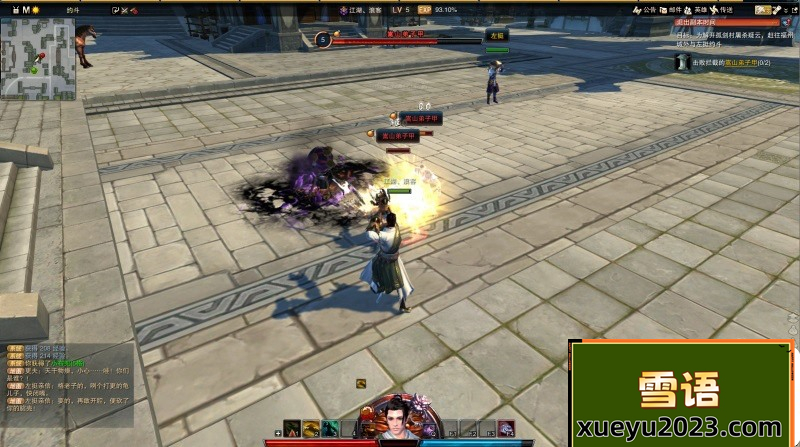Image resolution: width=800 pixels, height=447 pixels.
Task: Use the yellow skill in slot 2
Action: point(311,429)
